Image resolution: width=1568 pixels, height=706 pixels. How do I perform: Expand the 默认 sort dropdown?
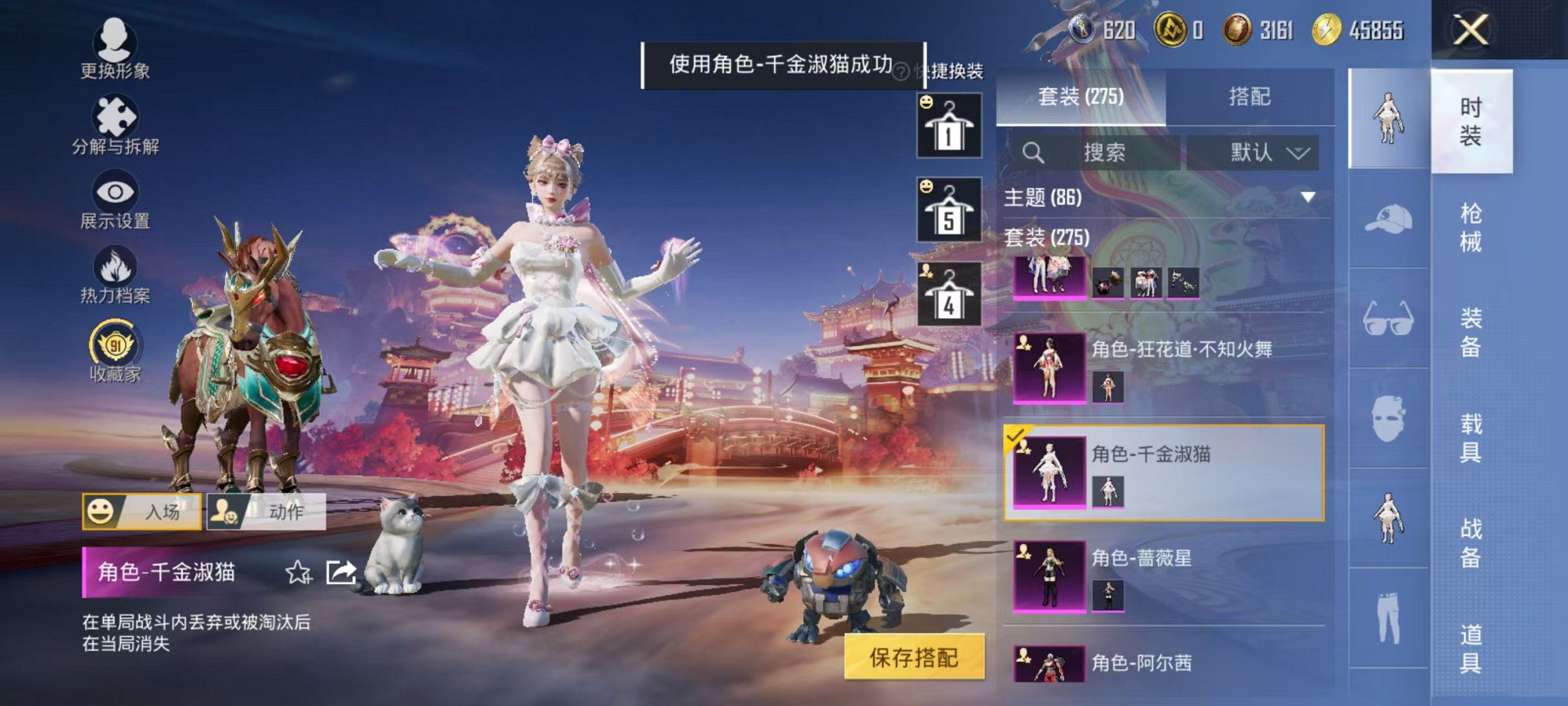[x=1252, y=153]
